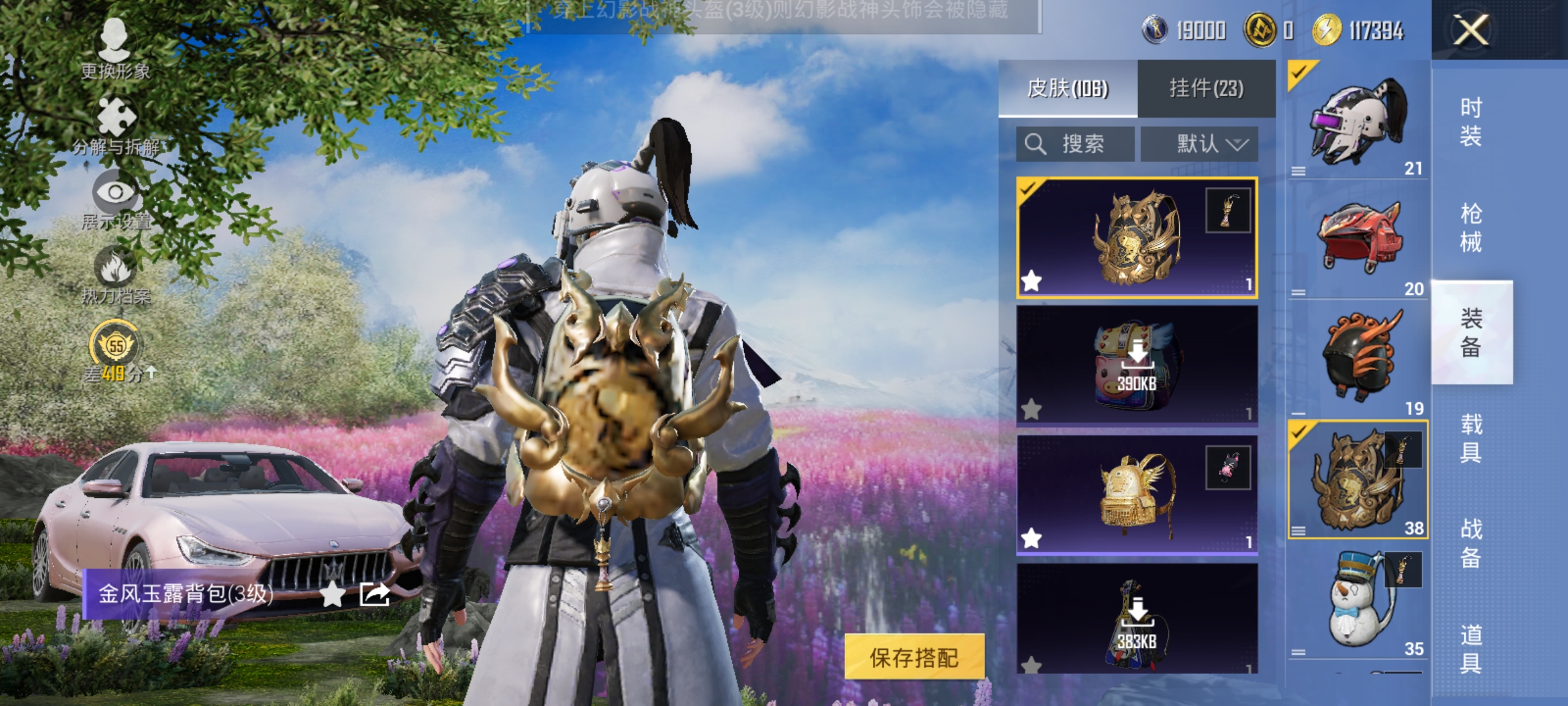Select the 分解与拆解 dismantle tool

115,121
